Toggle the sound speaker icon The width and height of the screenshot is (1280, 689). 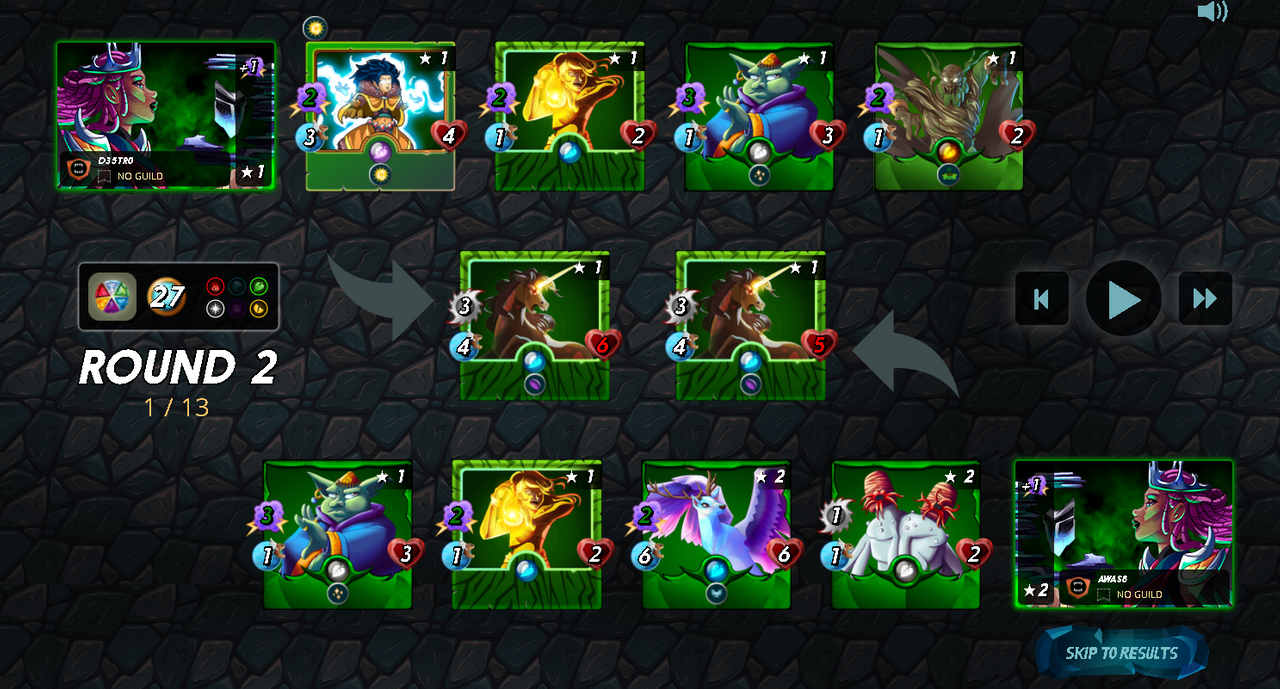(1212, 12)
